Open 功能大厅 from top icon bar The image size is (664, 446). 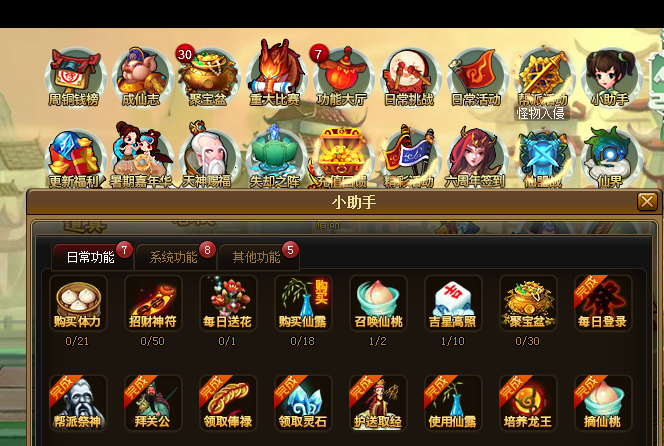342,75
